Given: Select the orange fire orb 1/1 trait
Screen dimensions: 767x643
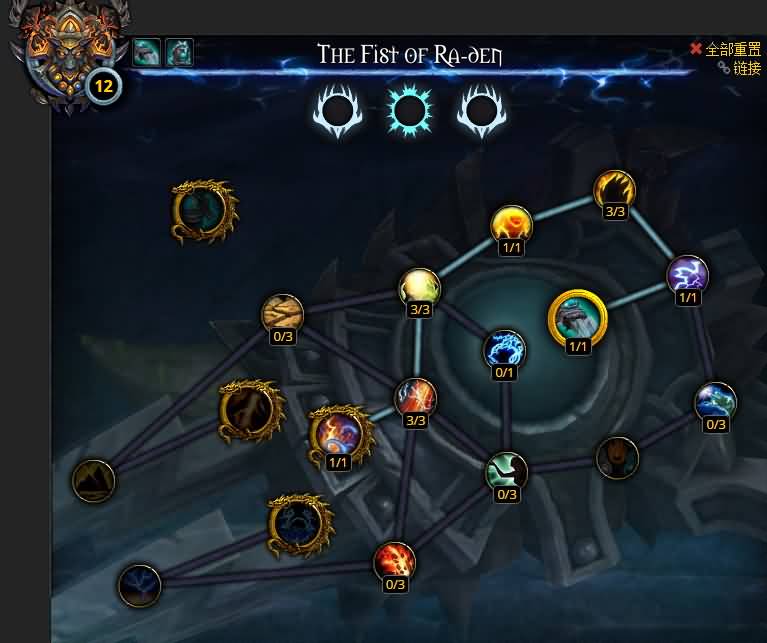Looking at the screenshot, I should [511, 225].
